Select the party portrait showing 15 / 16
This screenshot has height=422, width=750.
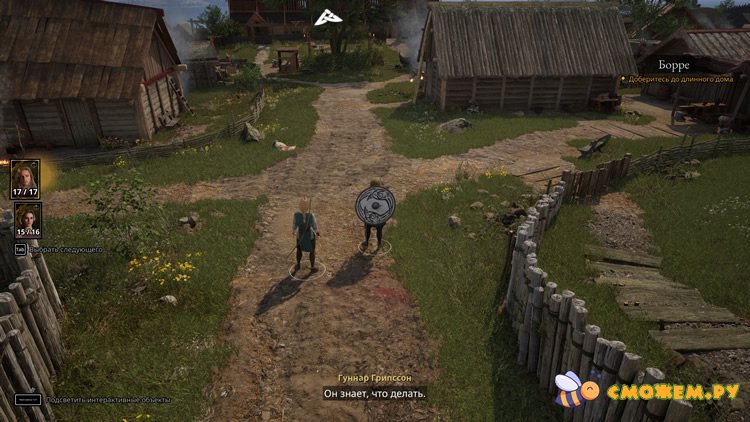click(x=26, y=220)
